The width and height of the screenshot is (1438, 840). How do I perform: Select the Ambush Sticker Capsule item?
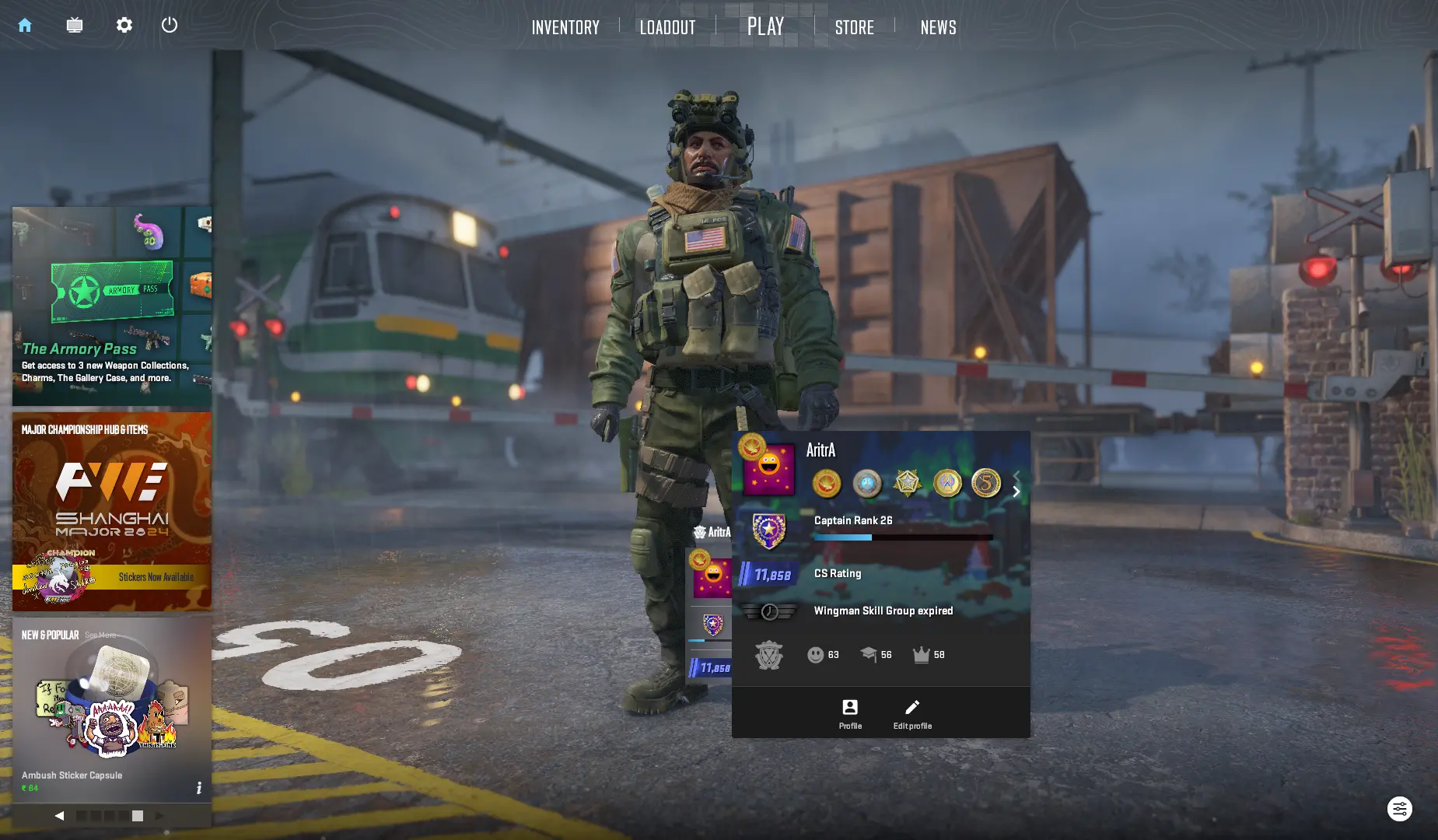click(112, 708)
